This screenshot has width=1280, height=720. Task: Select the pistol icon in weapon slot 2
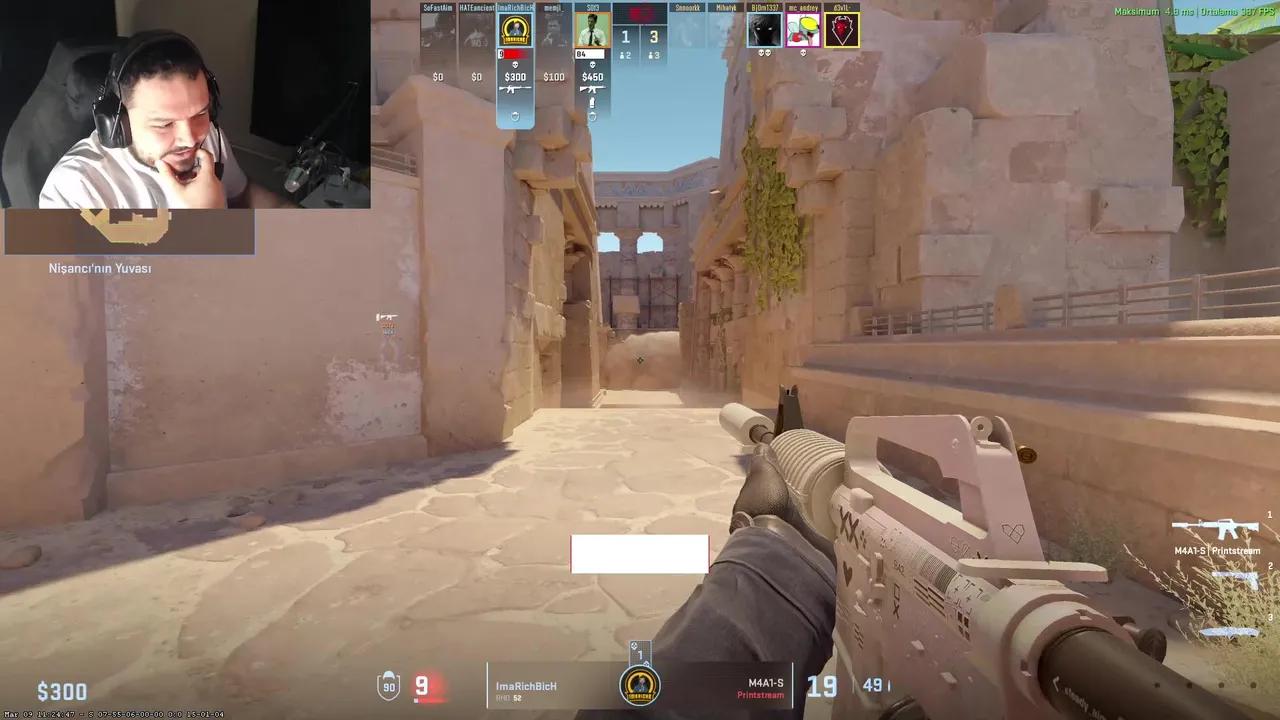coord(1234,577)
